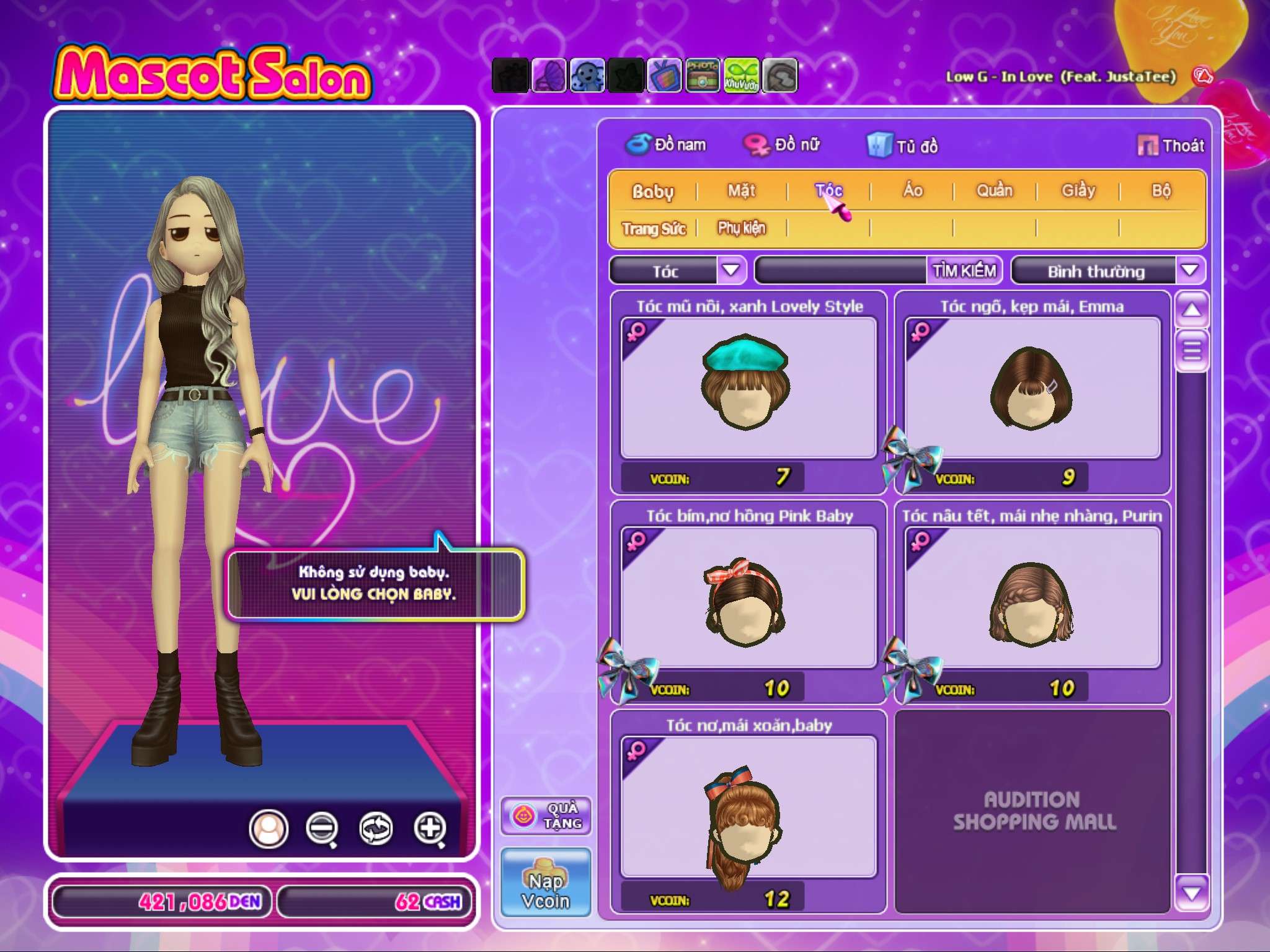Open the Phụ kiện category
1270x952 pixels.
click(x=742, y=228)
